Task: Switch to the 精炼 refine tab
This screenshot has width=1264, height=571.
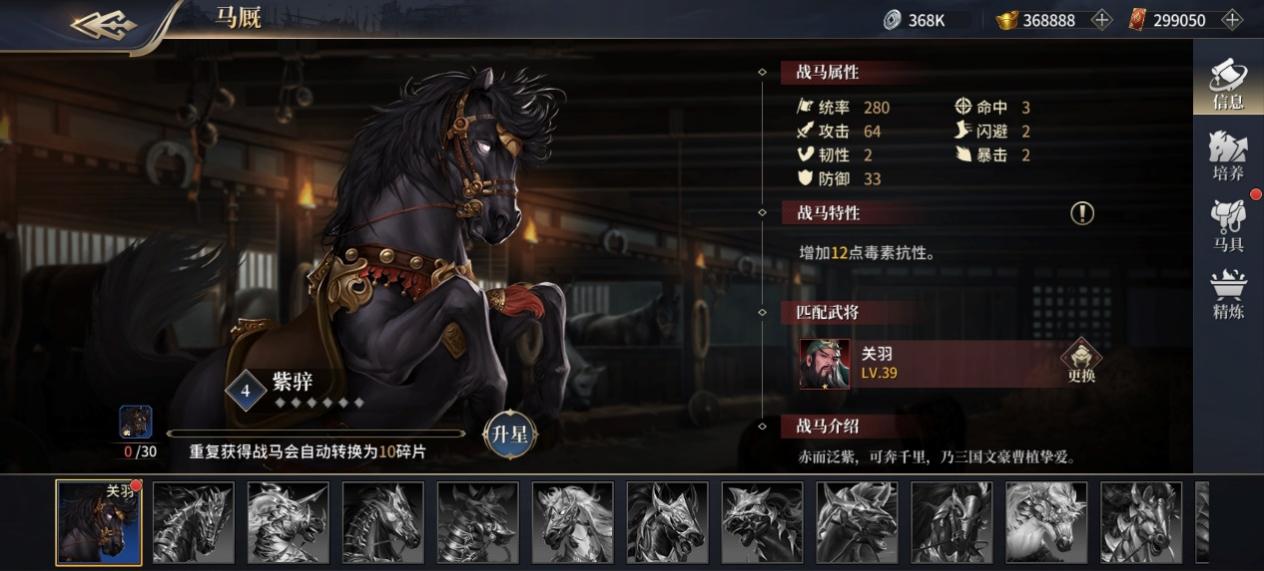Action: pyautogui.click(x=1228, y=296)
